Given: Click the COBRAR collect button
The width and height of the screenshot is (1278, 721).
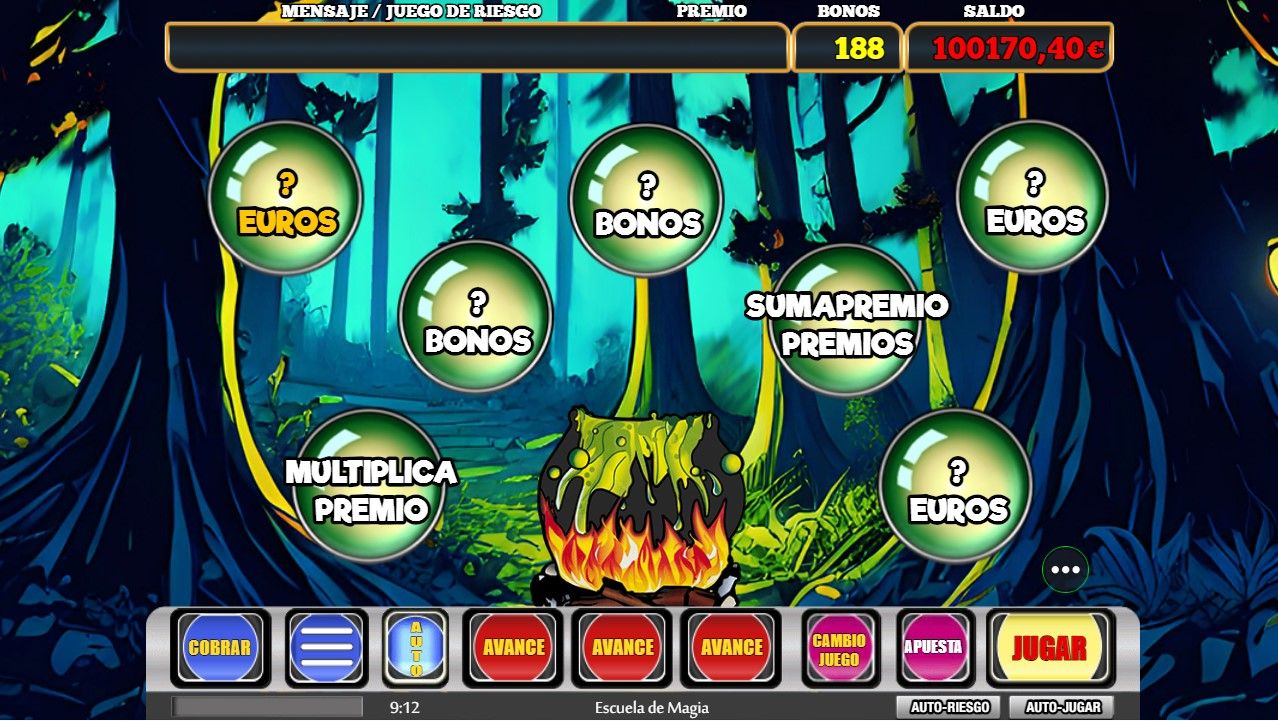Looking at the screenshot, I should 220,648.
